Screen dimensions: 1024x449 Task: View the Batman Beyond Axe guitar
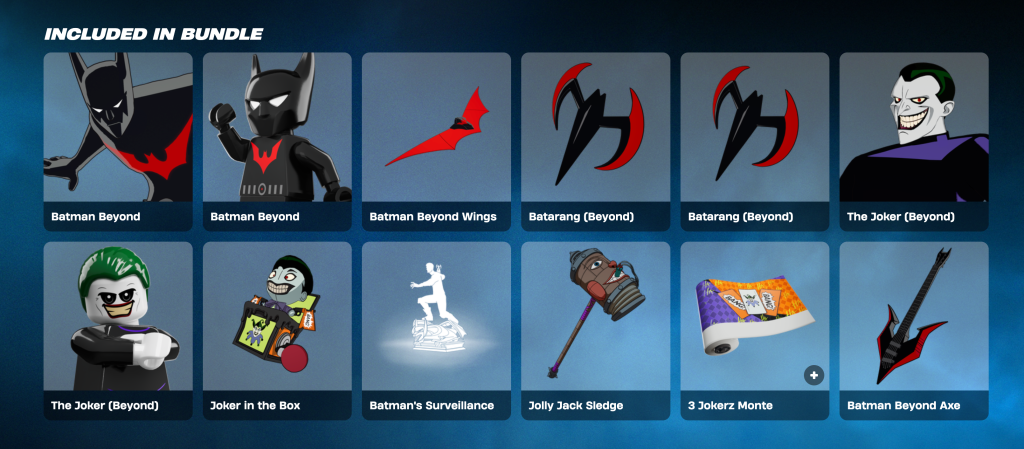(x=913, y=330)
